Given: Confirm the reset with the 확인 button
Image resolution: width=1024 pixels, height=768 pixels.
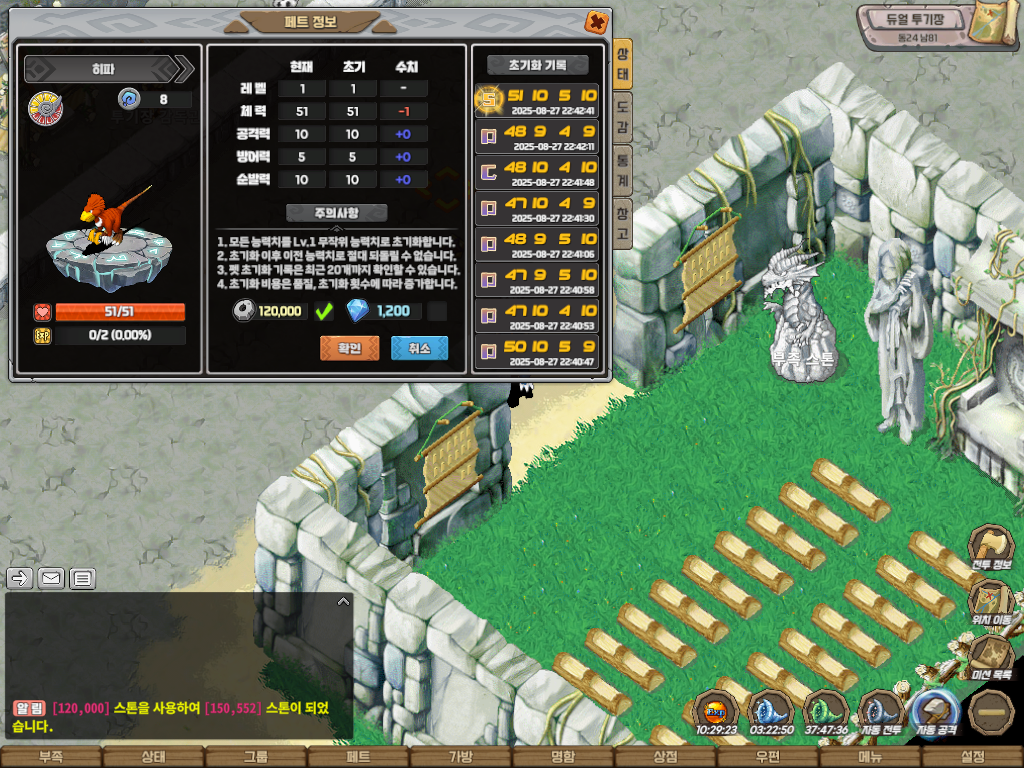Looking at the screenshot, I should (349, 348).
